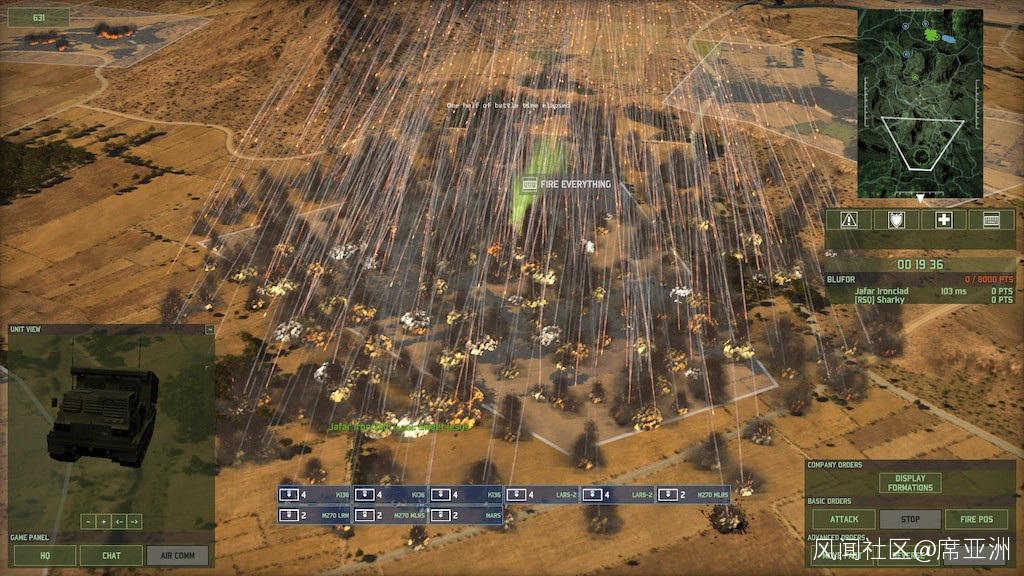Rotate unit view with left arrow button
The image size is (1024, 576).
[x=119, y=521]
